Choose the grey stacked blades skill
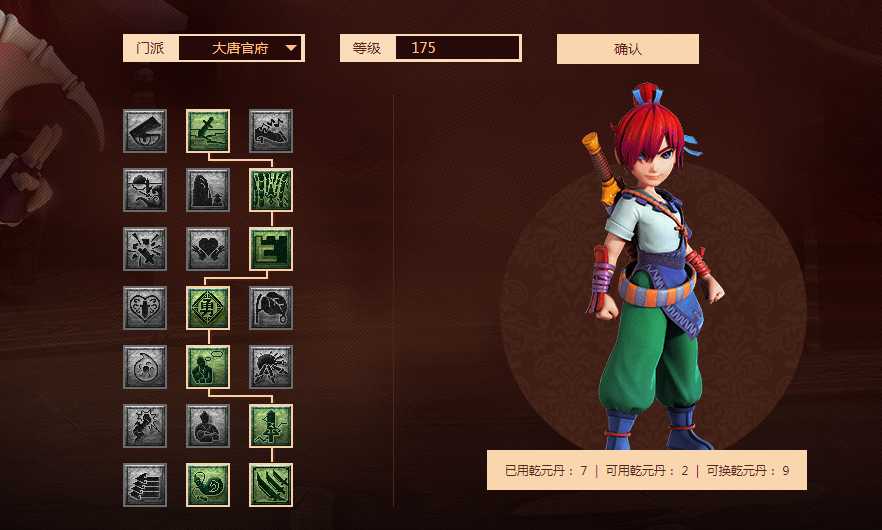Image resolution: width=882 pixels, height=530 pixels. [145, 485]
